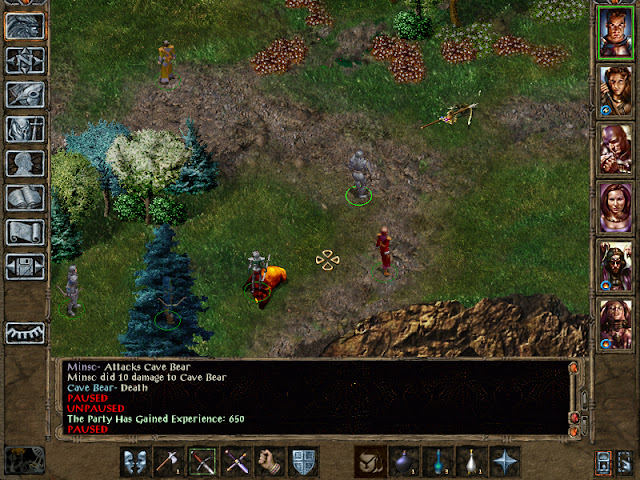This screenshot has height=480, width=640.
Task: Open the options via floppy disk icon
Action: 25,267
